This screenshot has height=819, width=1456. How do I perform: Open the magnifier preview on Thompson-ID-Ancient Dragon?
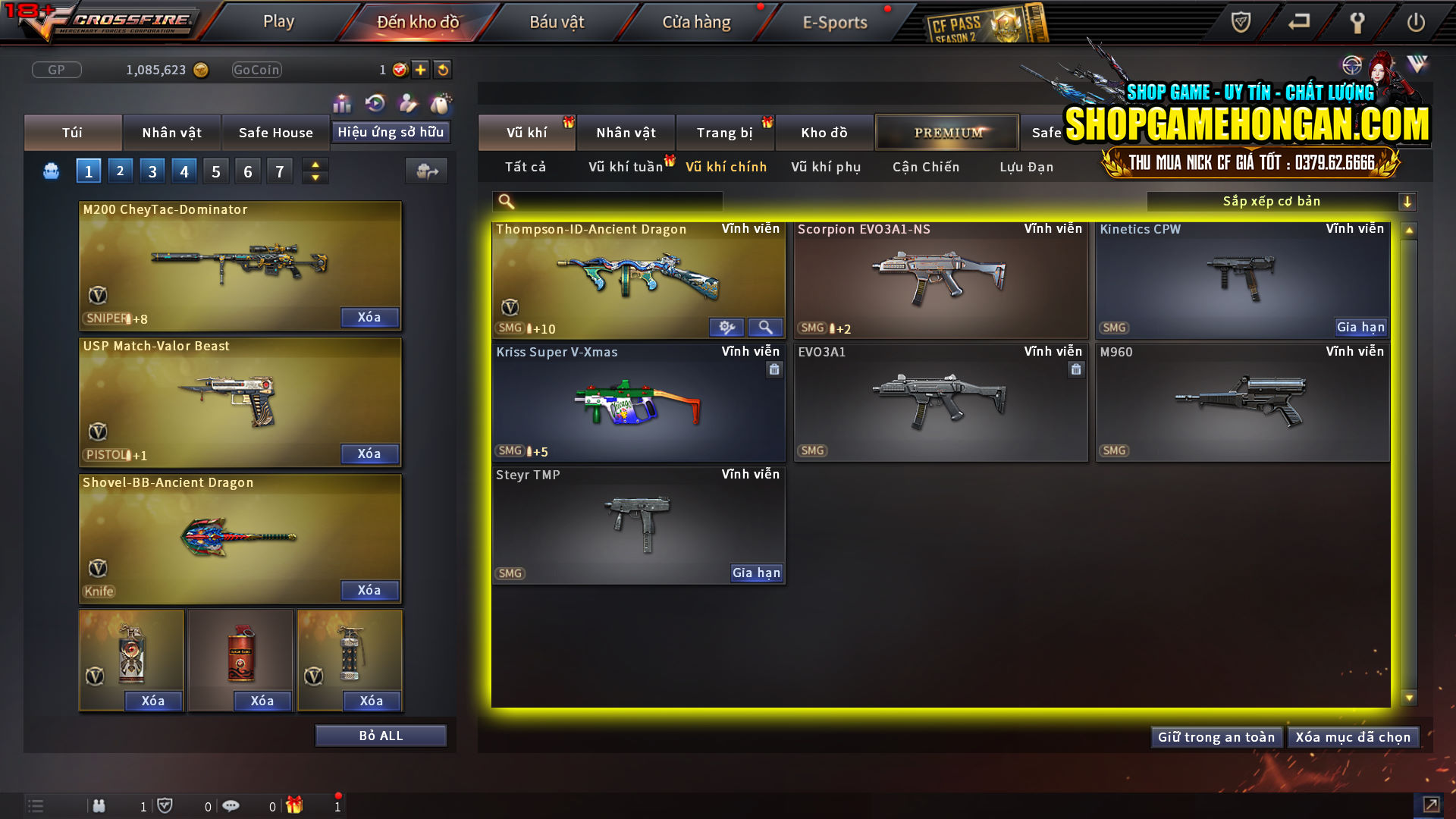765,327
